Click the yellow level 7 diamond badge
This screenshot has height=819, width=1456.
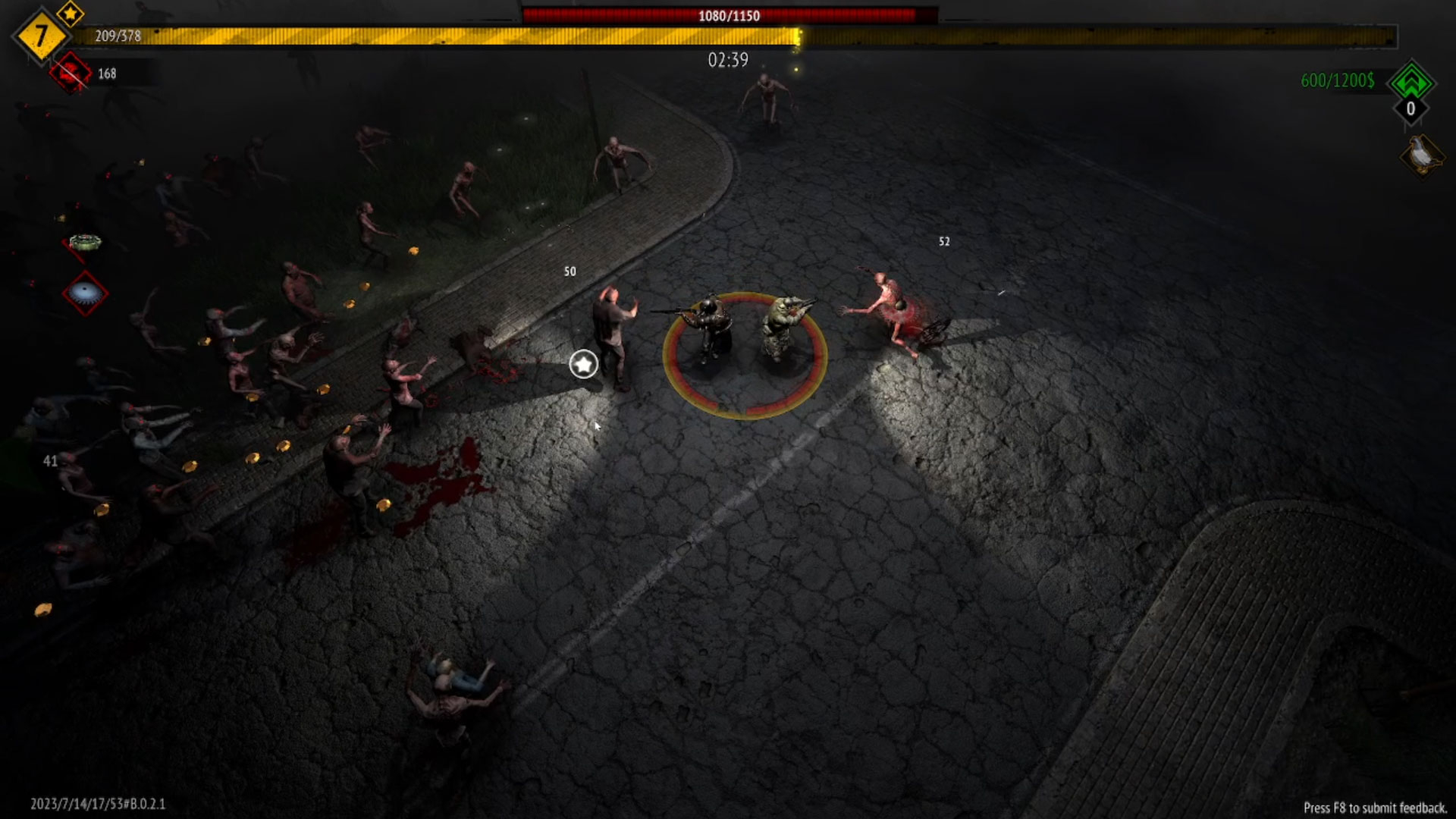click(x=39, y=36)
